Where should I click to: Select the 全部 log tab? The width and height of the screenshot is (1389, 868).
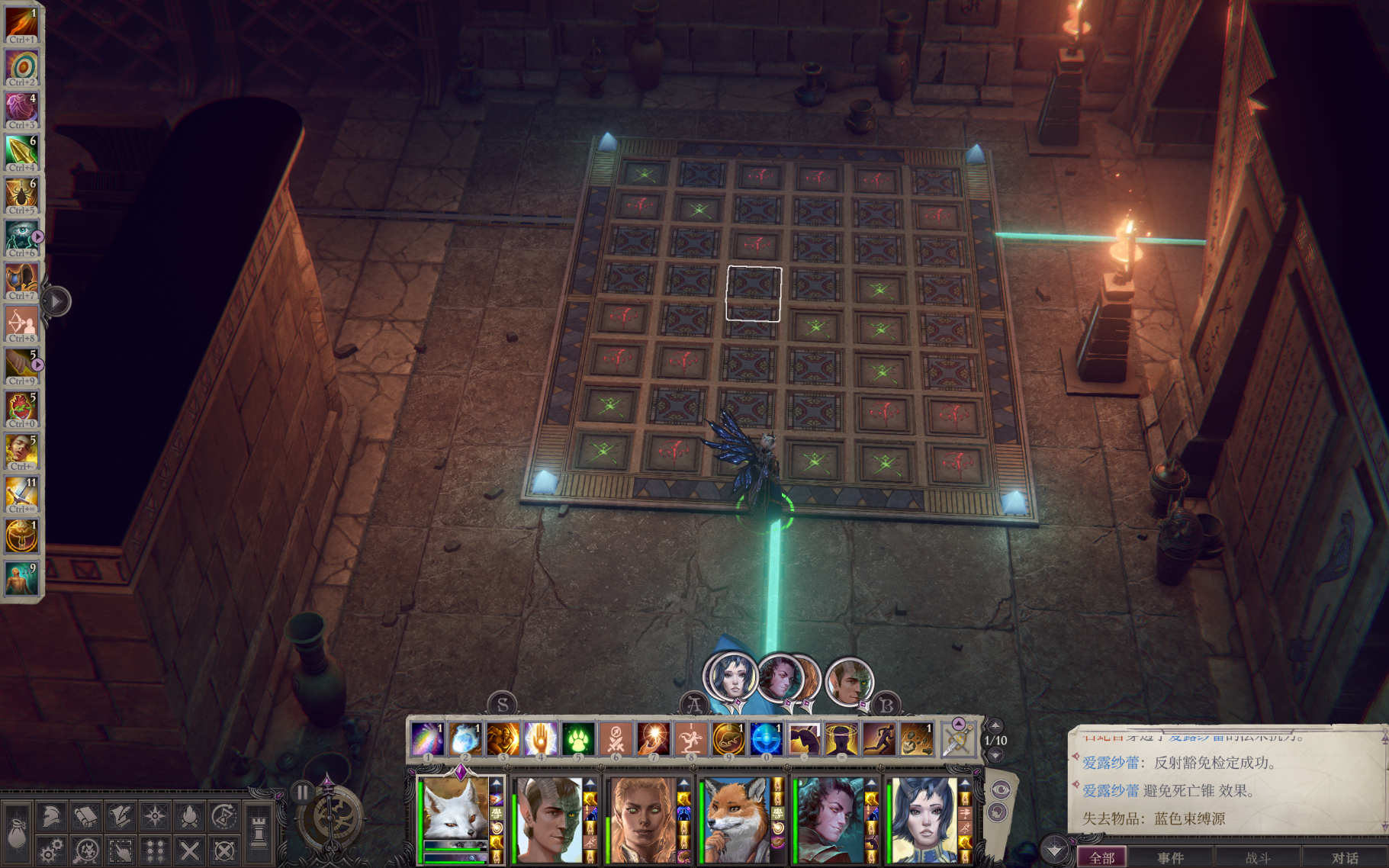coord(1101,858)
